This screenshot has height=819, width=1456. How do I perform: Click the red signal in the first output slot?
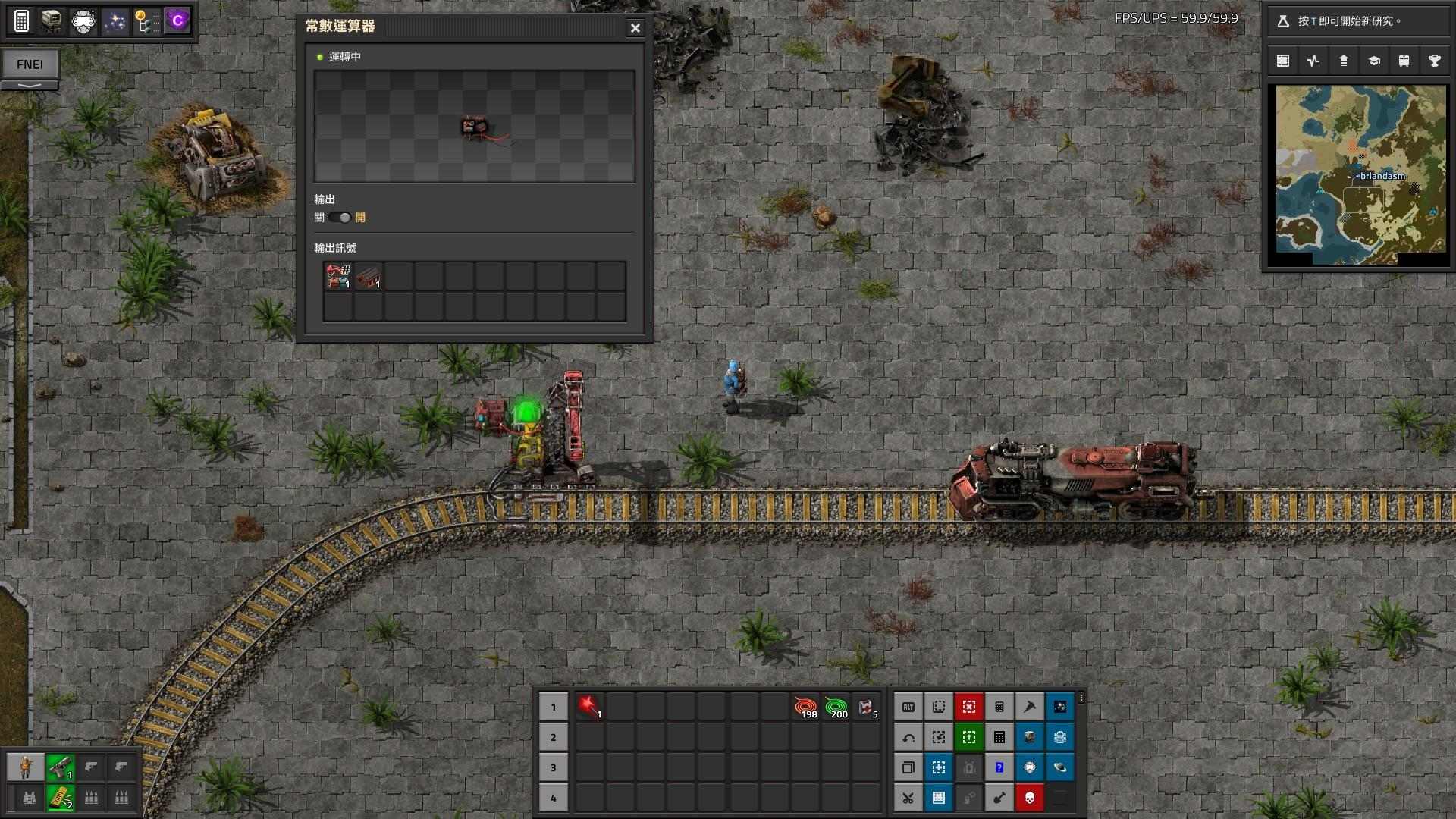pos(337,276)
